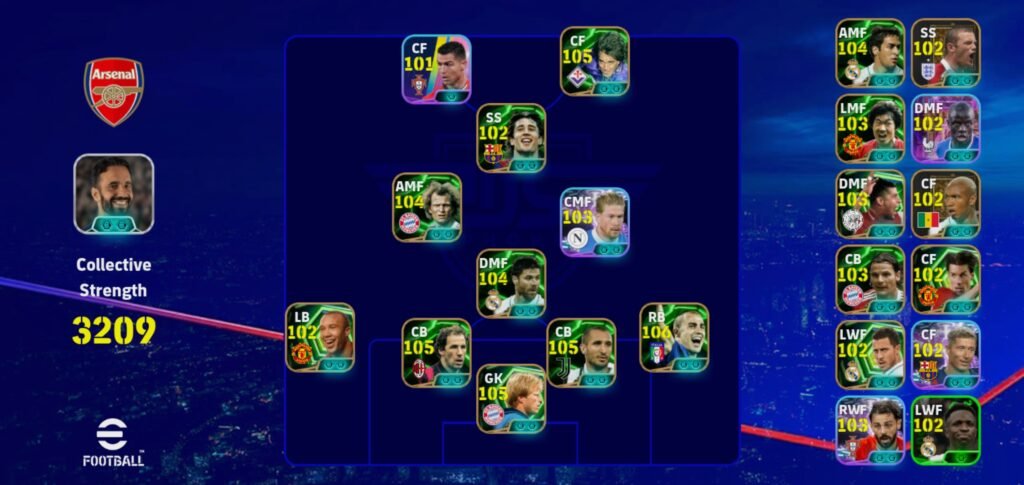Select the CB 103 substitute card
1024x485 pixels.
[x=870, y=279]
